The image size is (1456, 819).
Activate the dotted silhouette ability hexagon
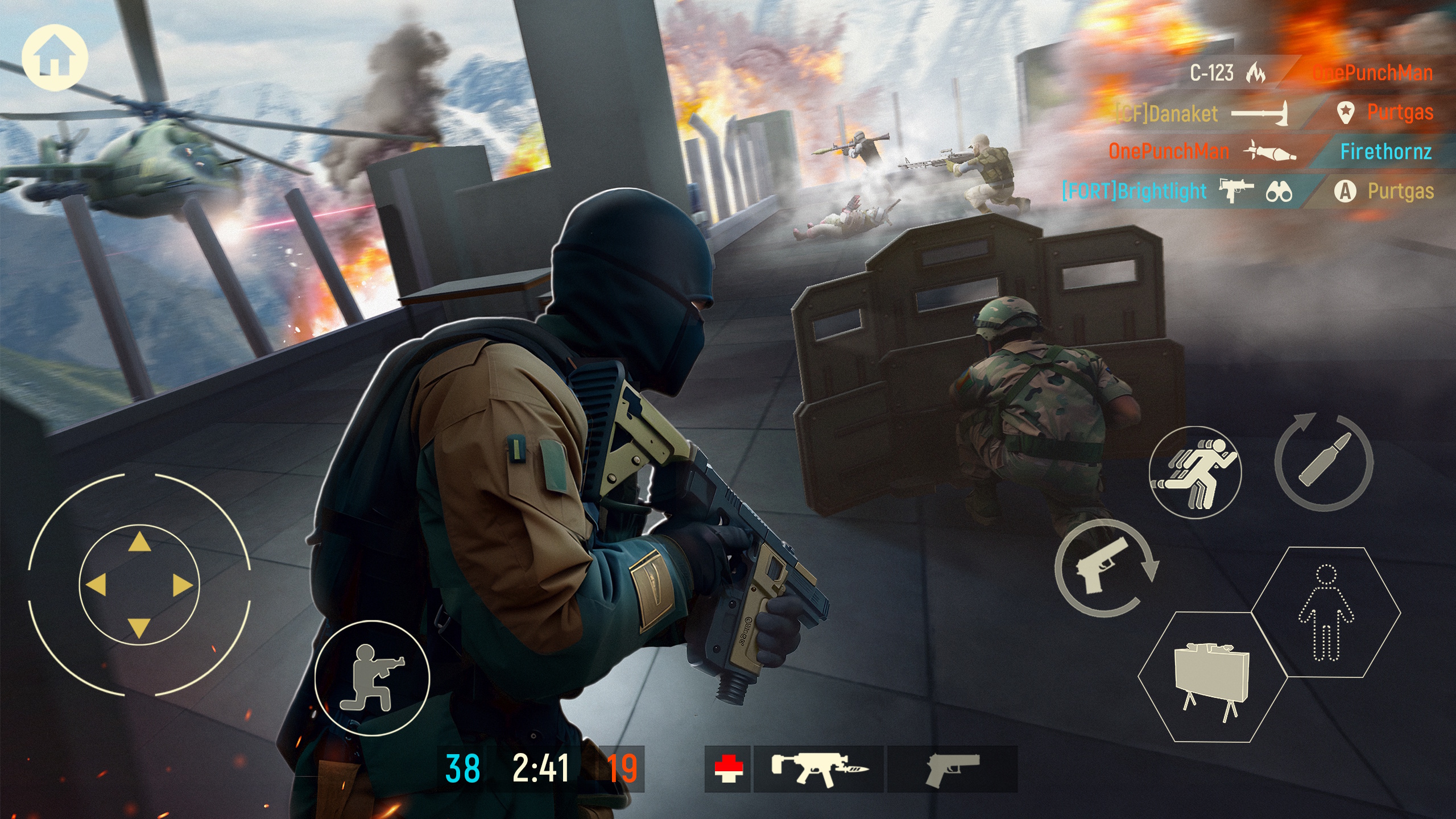pos(1326,613)
